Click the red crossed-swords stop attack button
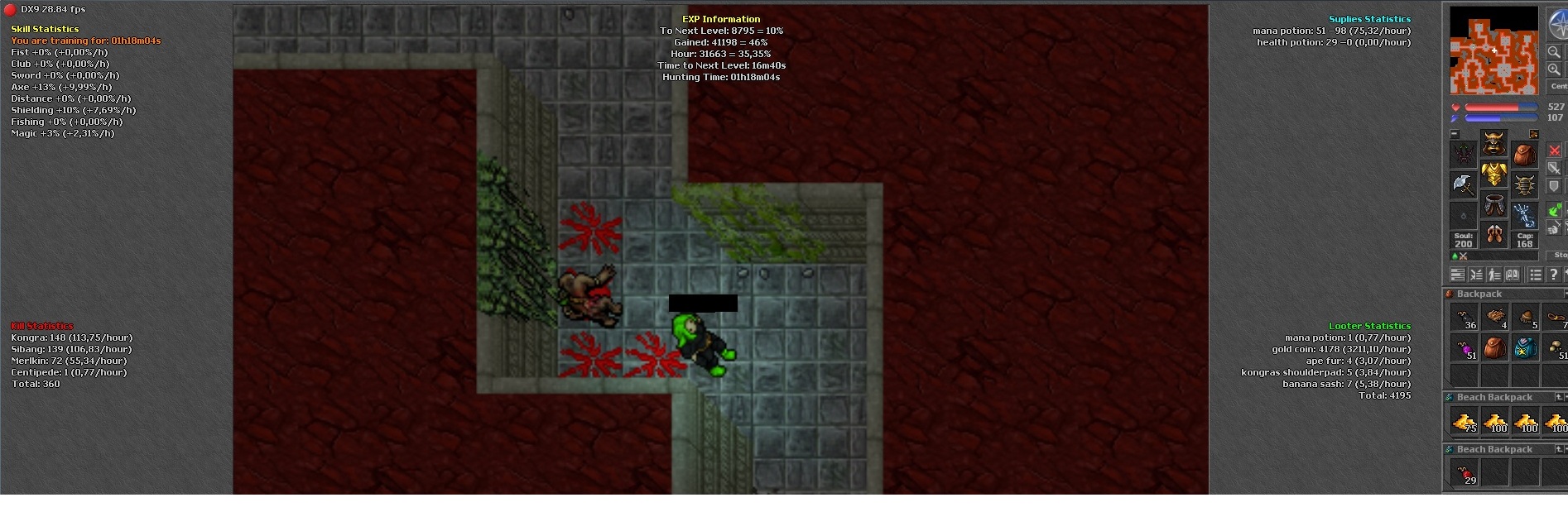1568x531 pixels. [x=1554, y=151]
